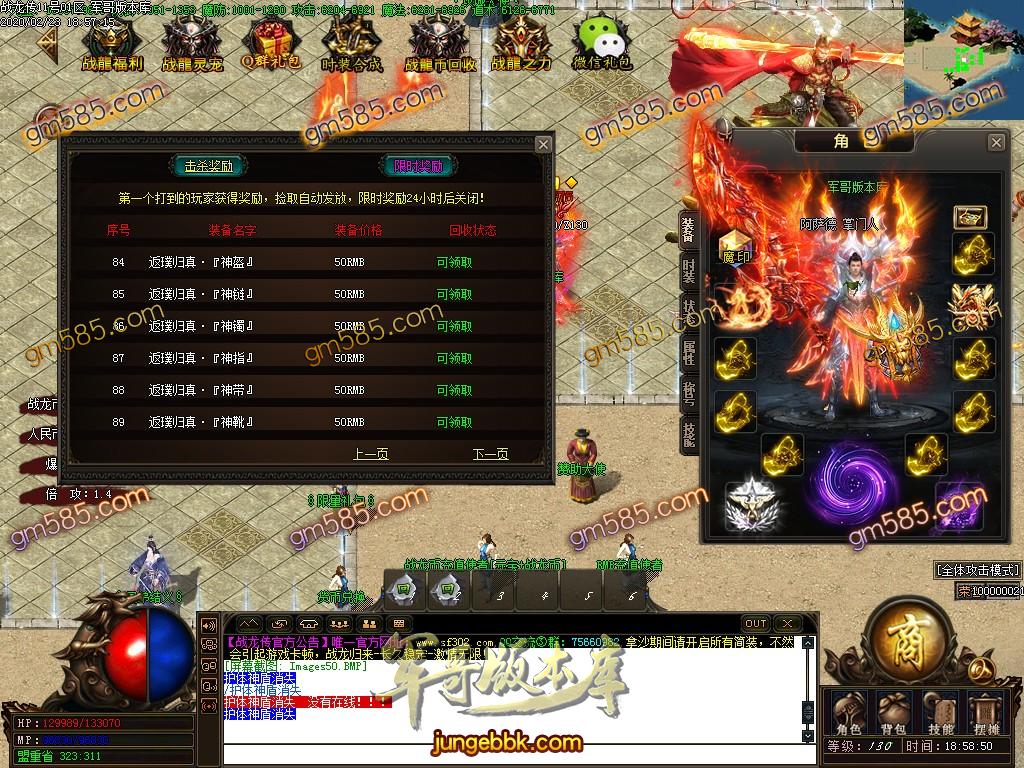Go to 上一页 previous page
Viewport: 1024px width, 768px height.
pyautogui.click(x=370, y=454)
